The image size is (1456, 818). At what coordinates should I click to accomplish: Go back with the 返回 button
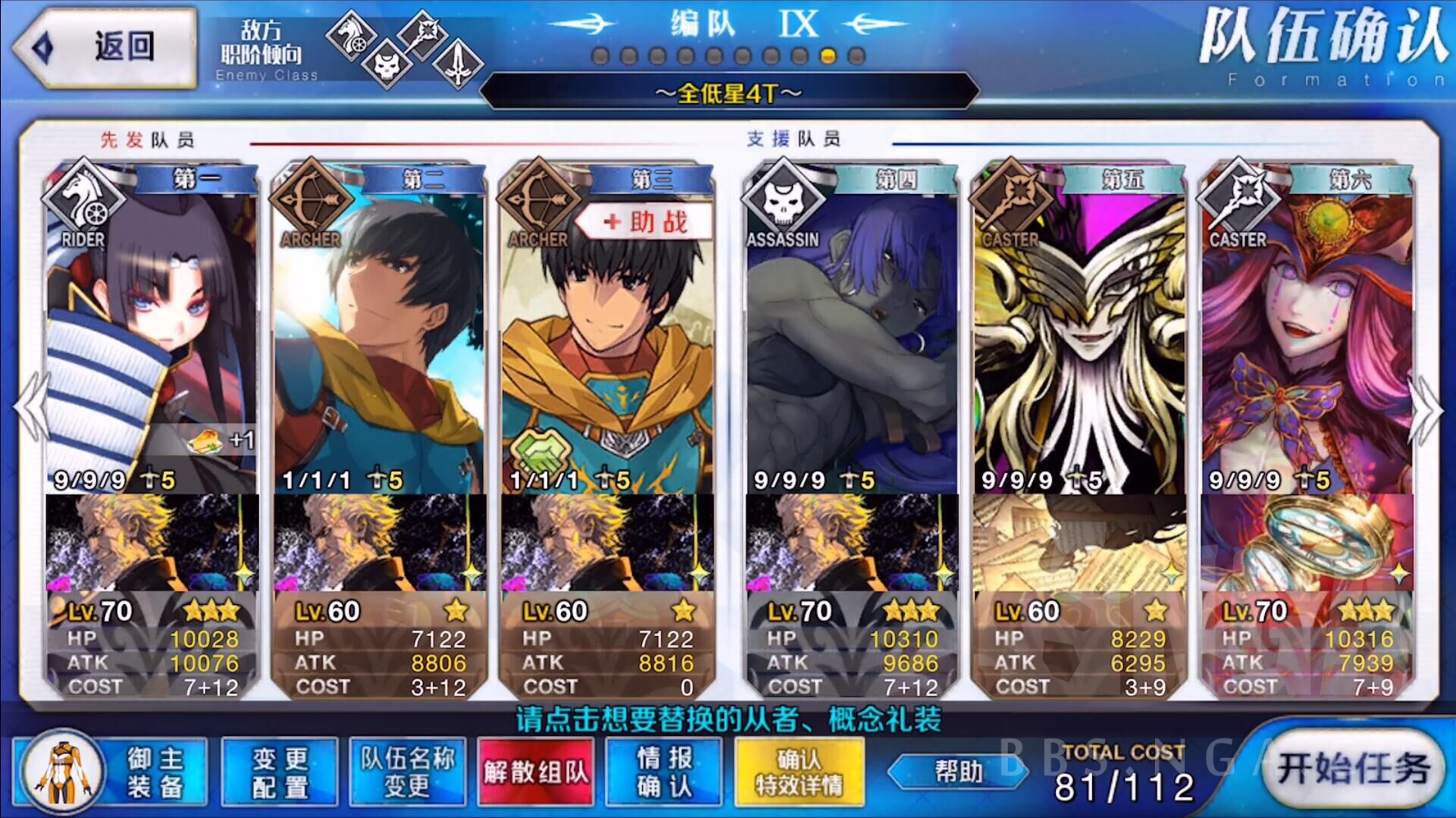pos(106,47)
